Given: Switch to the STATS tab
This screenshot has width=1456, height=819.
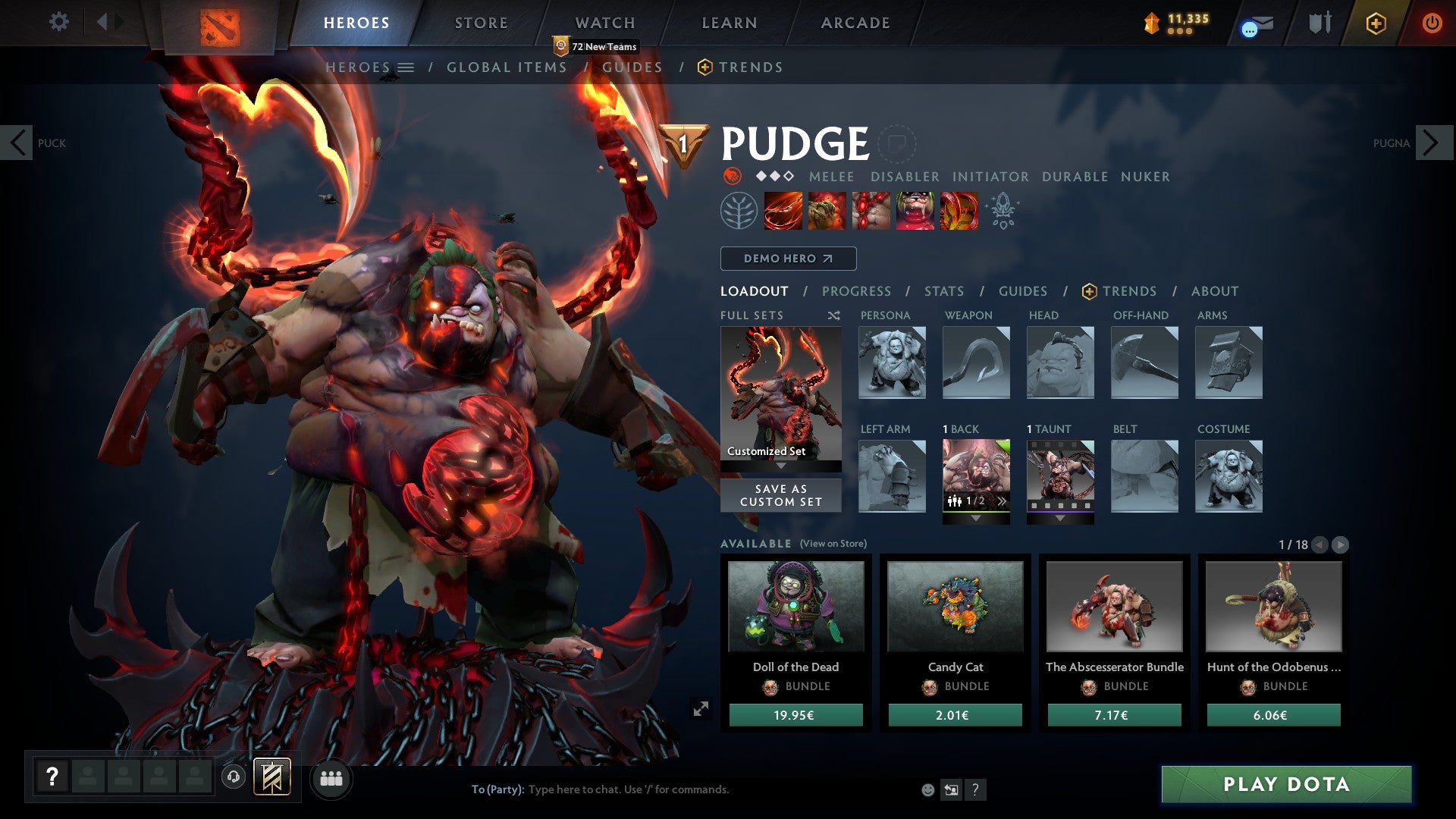Looking at the screenshot, I should [x=943, y=290].
